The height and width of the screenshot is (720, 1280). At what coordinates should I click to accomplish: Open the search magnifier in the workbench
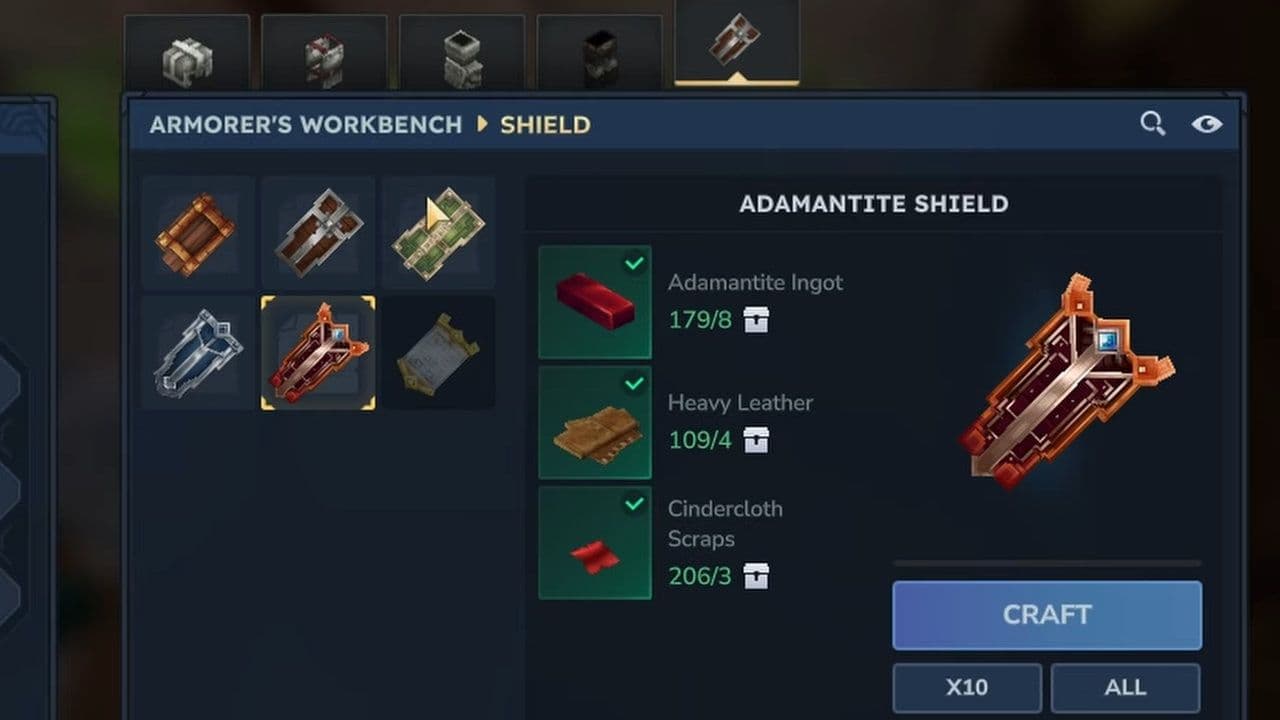tap(1152, 123)
